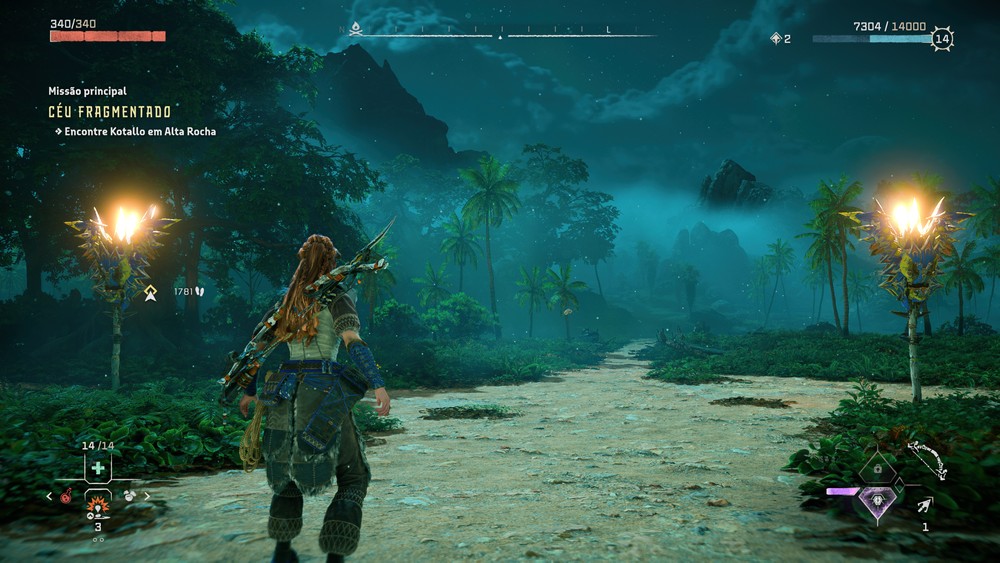Use the green medicinal berries slot
1000x563 pixels.
(98, 468)
